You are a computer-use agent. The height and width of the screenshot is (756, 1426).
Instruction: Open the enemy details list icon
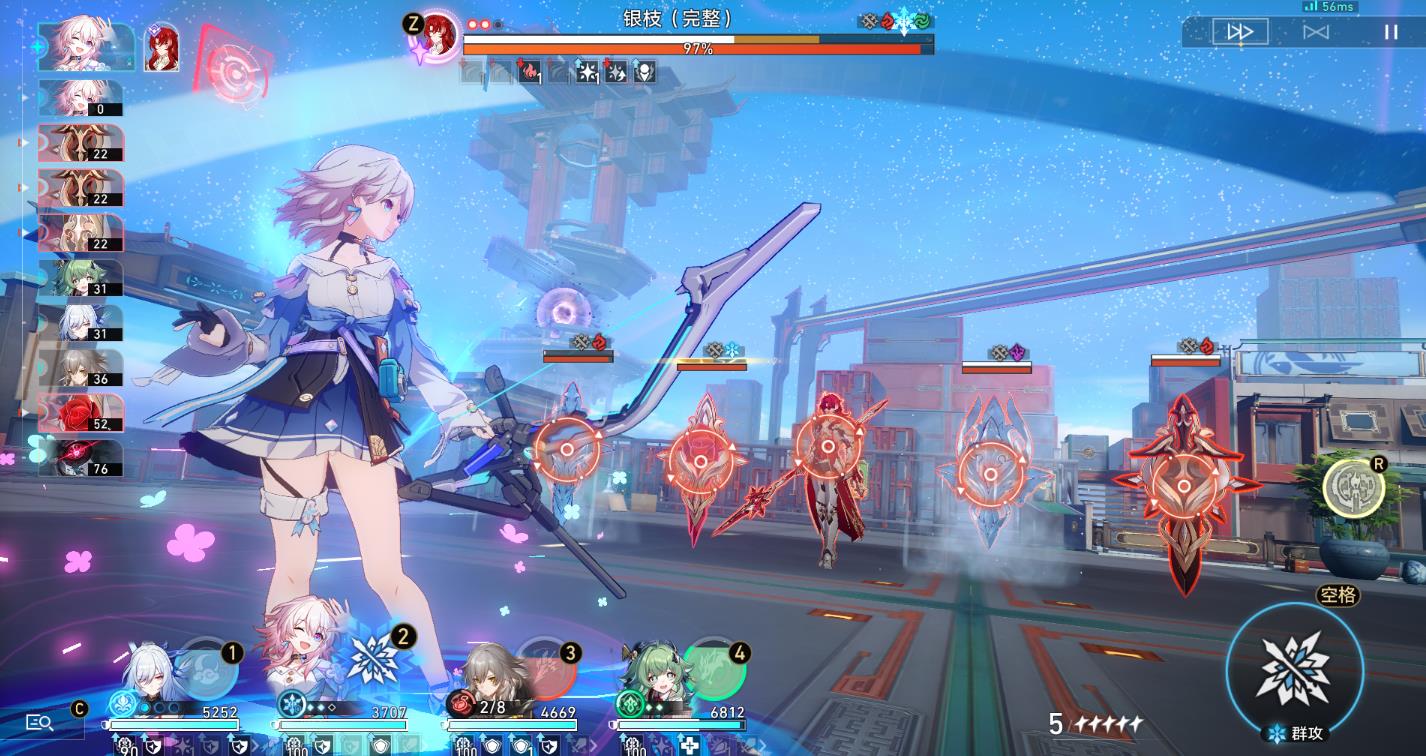[x=39, y=722]
